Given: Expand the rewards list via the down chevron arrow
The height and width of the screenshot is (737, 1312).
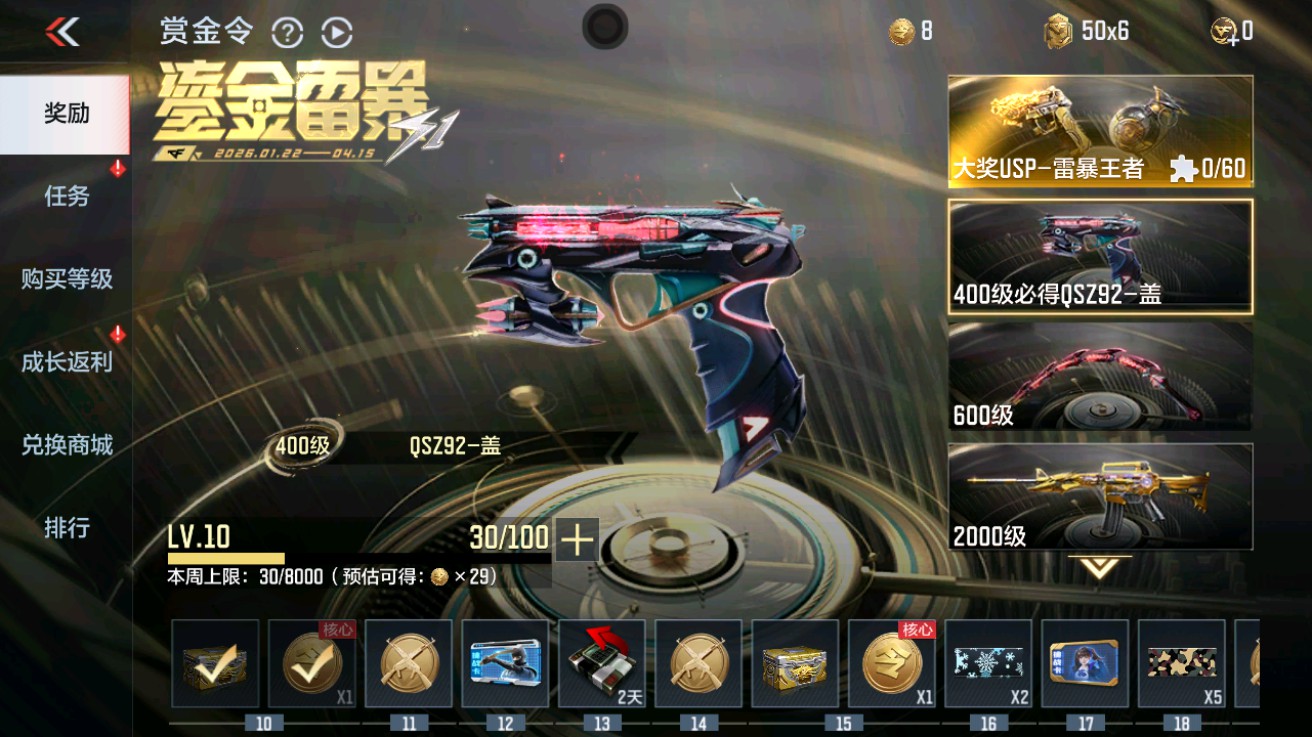Looking at the screenshot, I should tap(1097, 564).
